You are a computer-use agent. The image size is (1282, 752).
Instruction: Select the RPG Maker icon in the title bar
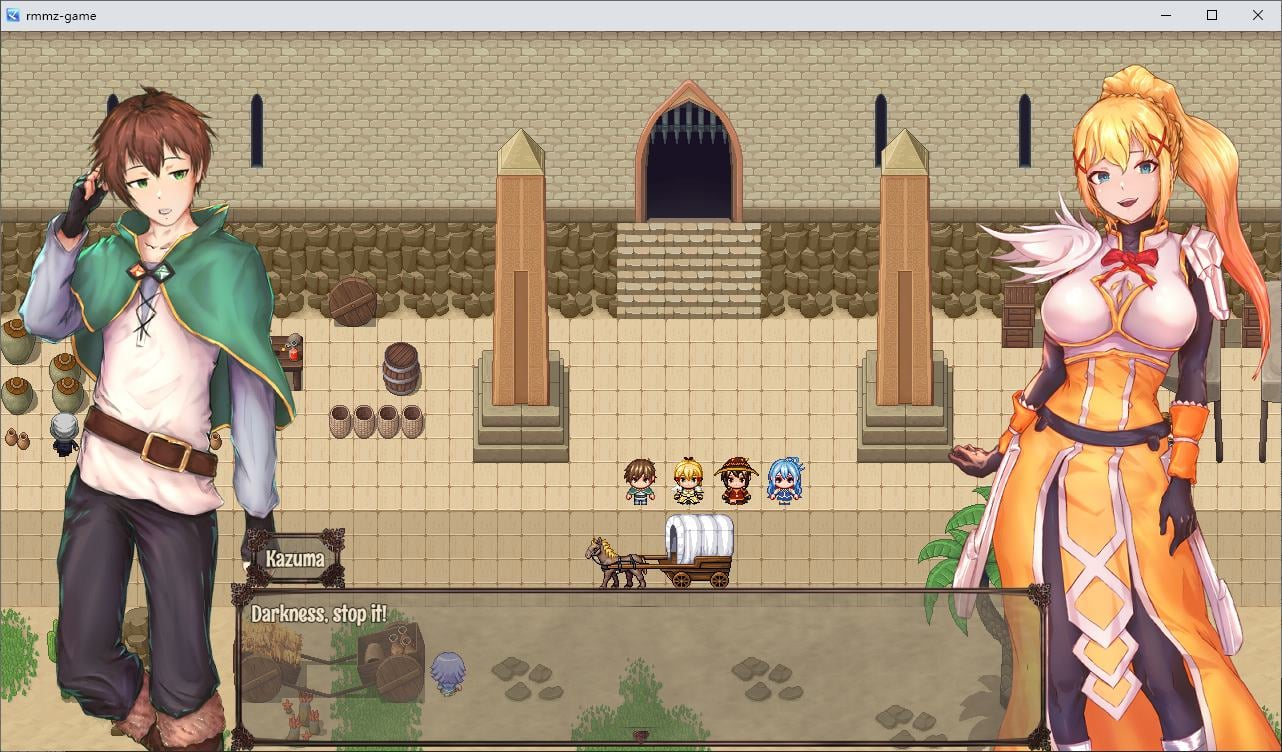click(13, 15)
